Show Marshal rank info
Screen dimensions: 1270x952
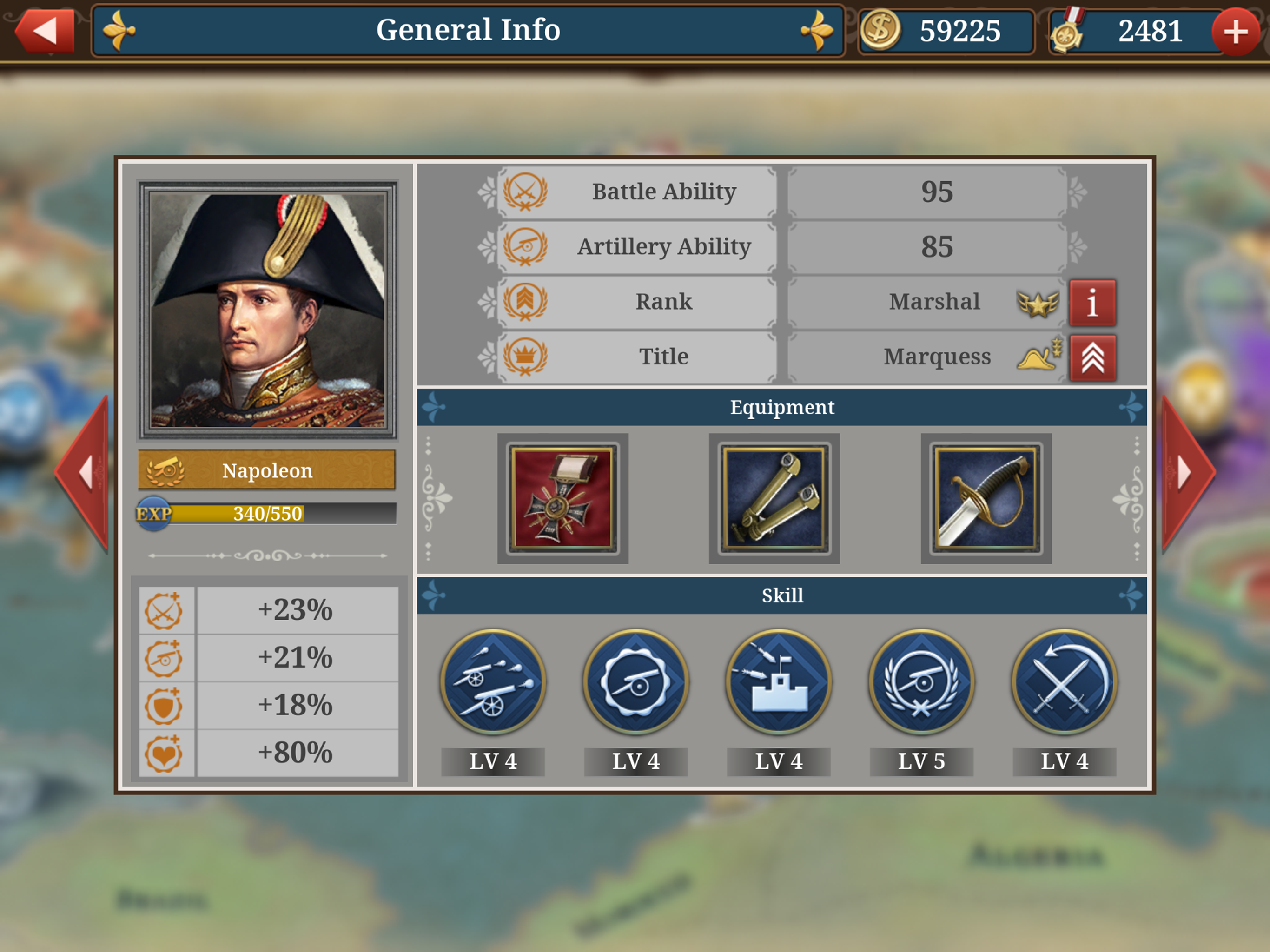click(1092, 303)
